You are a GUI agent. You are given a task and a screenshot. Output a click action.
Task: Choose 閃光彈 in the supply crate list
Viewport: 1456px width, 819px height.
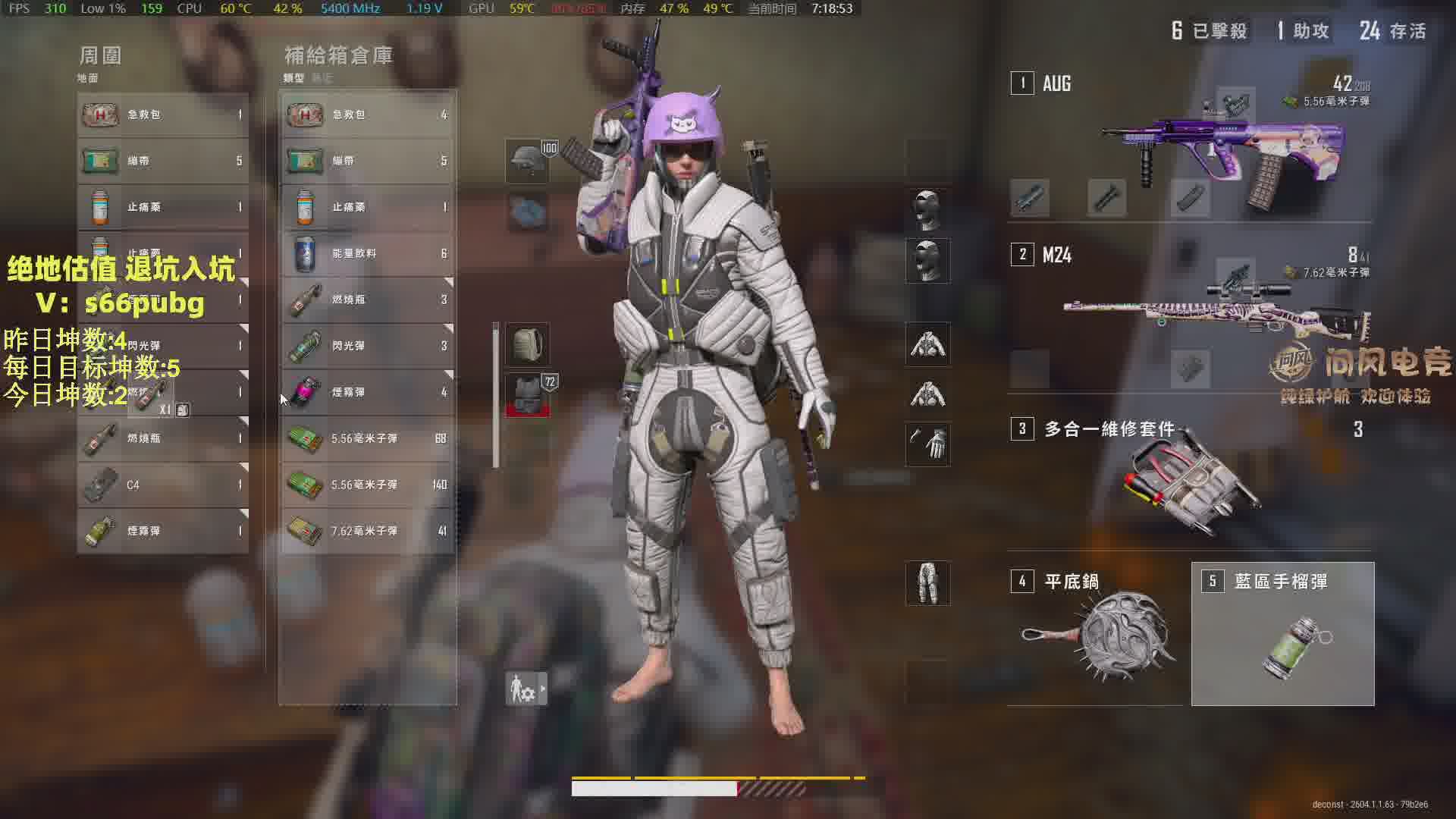[x=368, y=346]
